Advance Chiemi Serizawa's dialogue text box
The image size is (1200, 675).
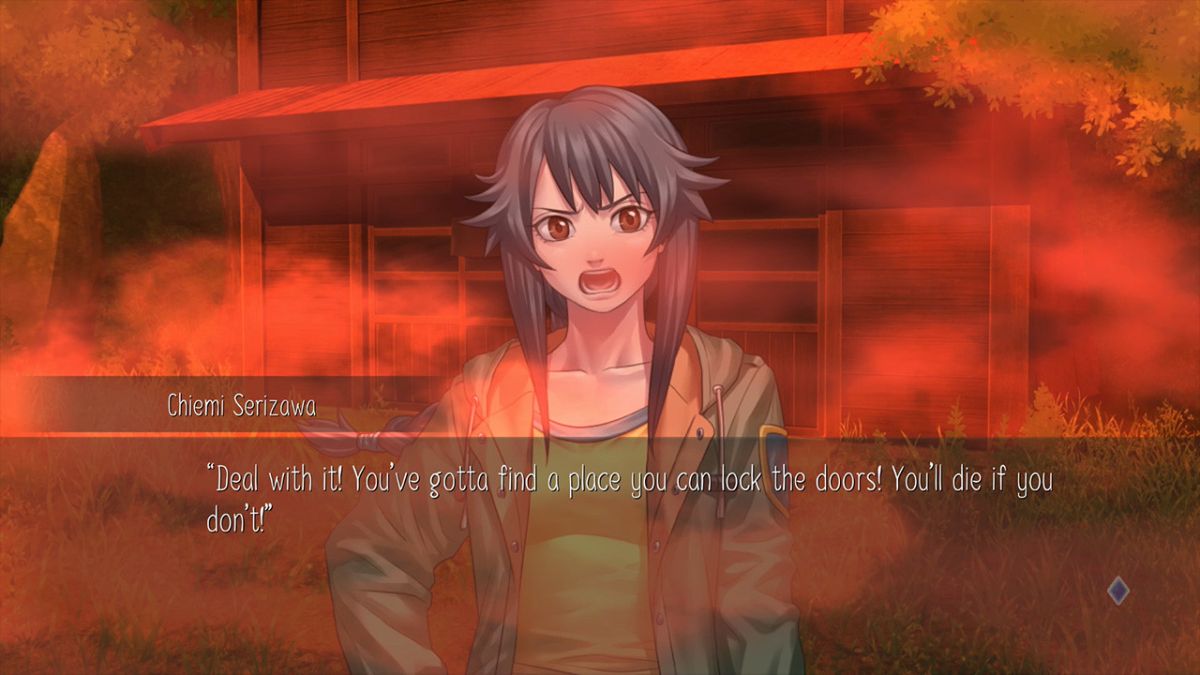[x=630, y=500]
